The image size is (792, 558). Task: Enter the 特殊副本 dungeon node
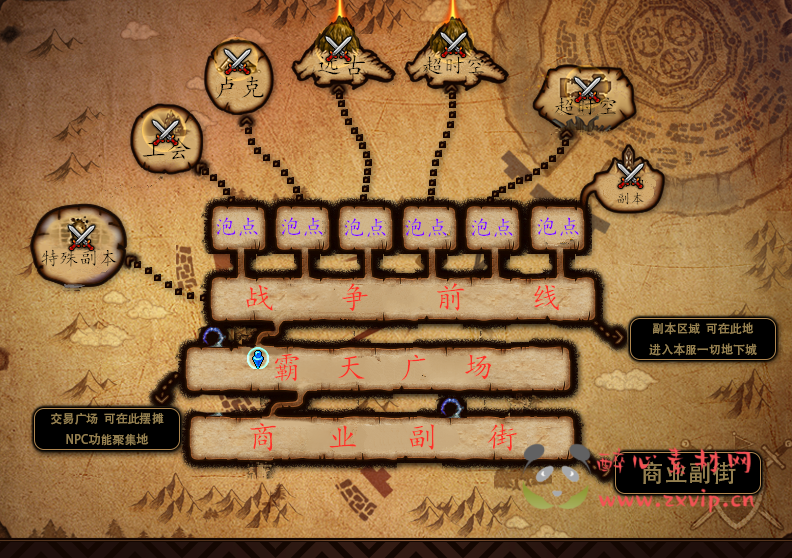[x=80, y=245]
